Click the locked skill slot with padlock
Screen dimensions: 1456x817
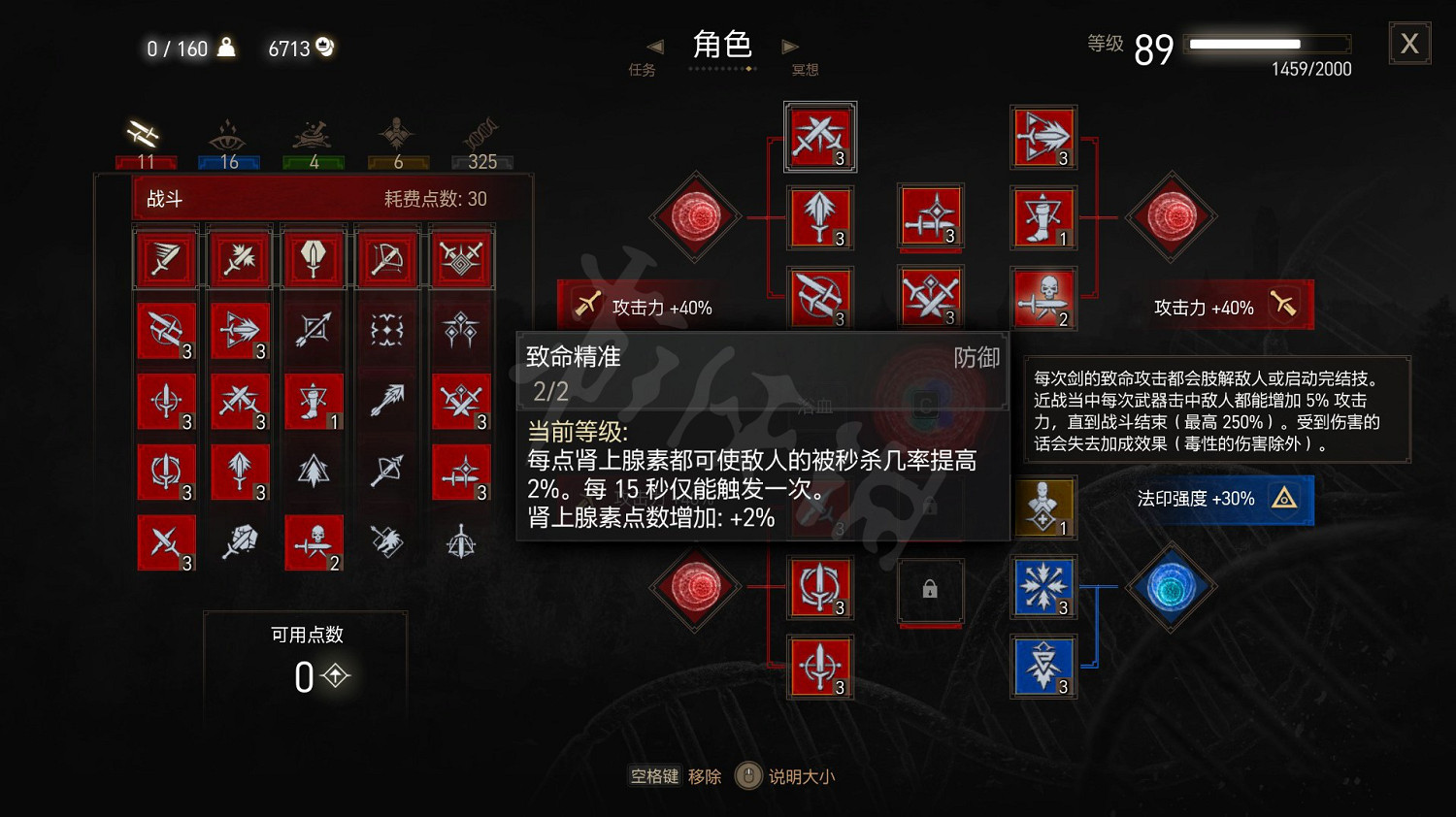tap(930, 590)
